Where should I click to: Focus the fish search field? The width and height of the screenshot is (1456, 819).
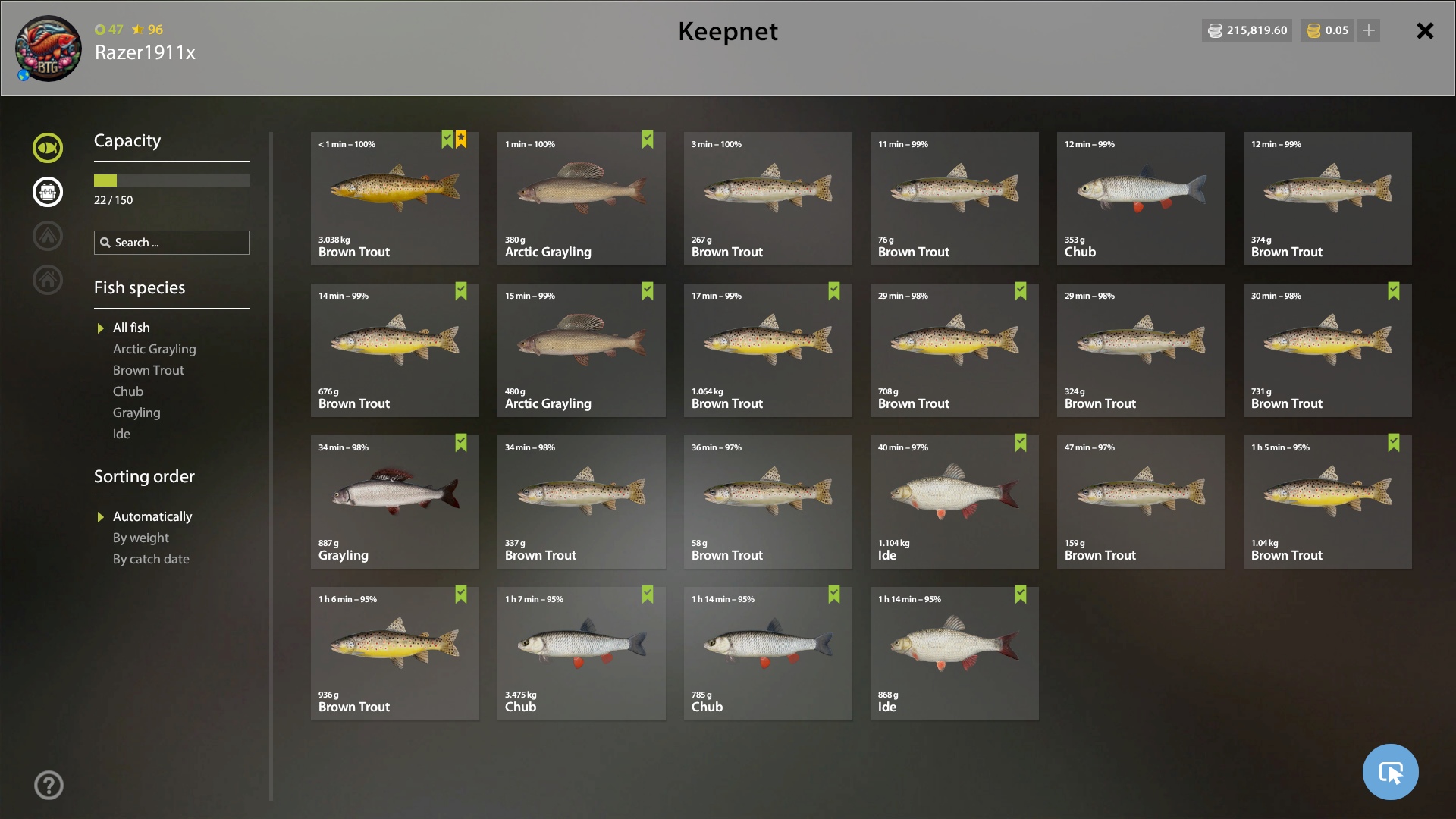(x=172, y=243)
